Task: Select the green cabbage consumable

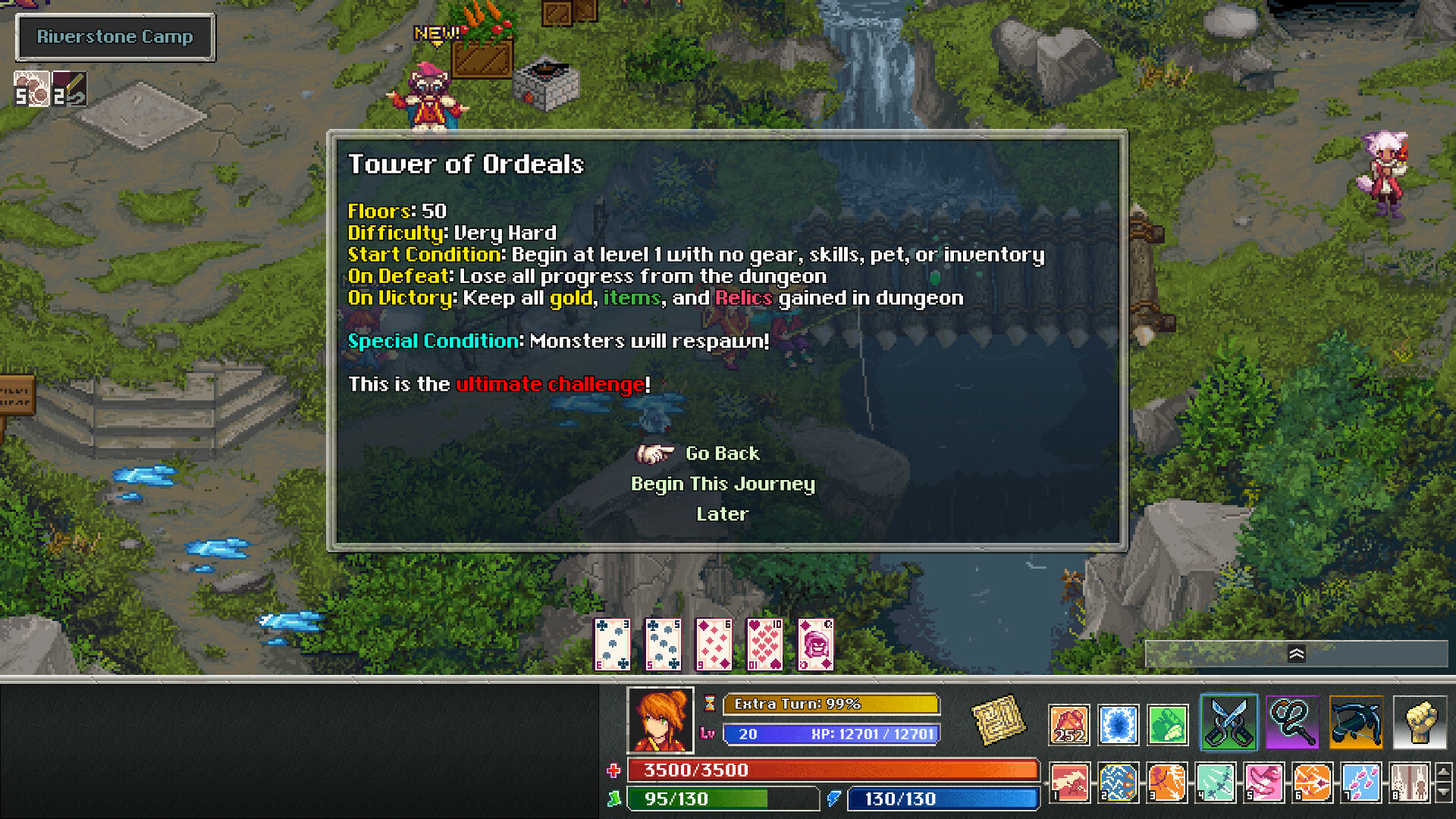Action: 1167,724
